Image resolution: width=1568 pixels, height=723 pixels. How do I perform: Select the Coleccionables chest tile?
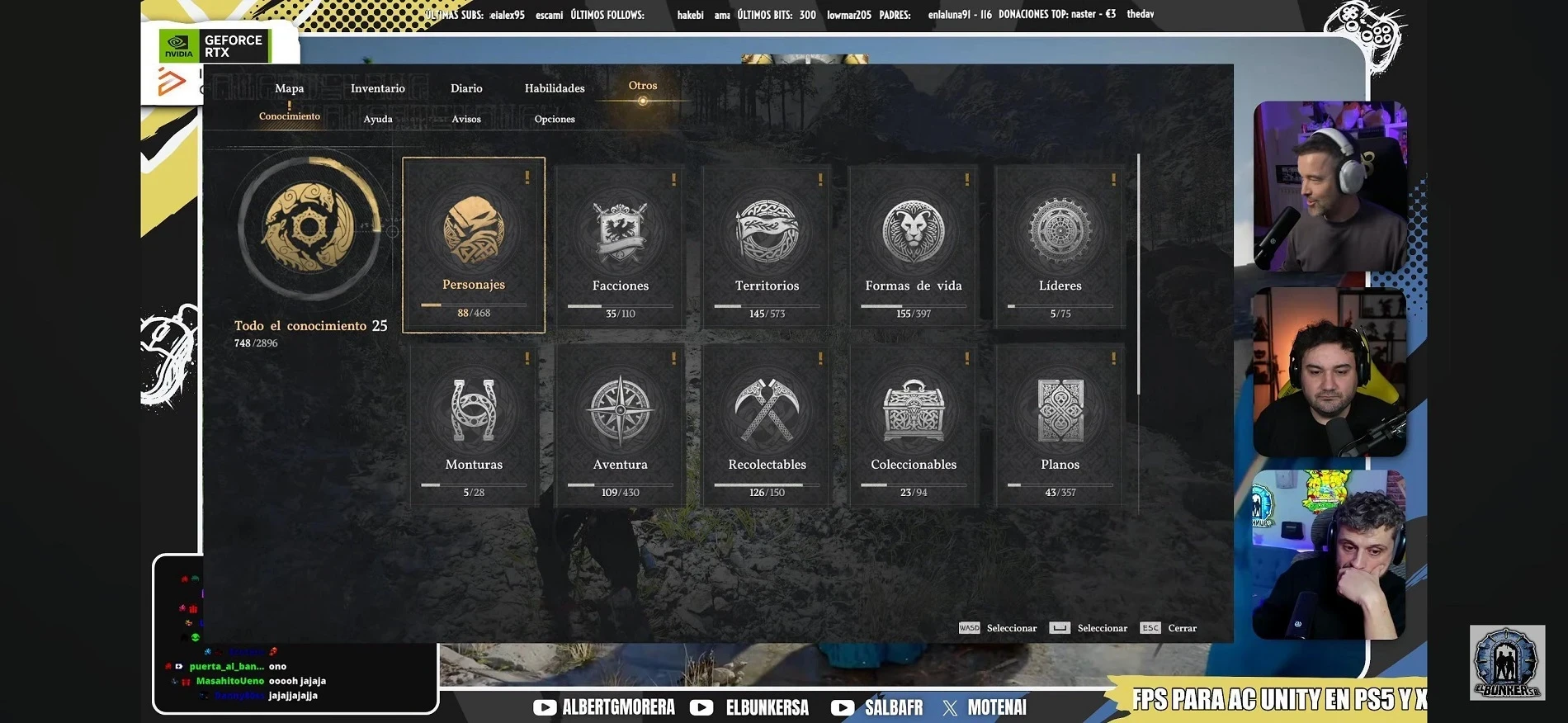[914, 425]
